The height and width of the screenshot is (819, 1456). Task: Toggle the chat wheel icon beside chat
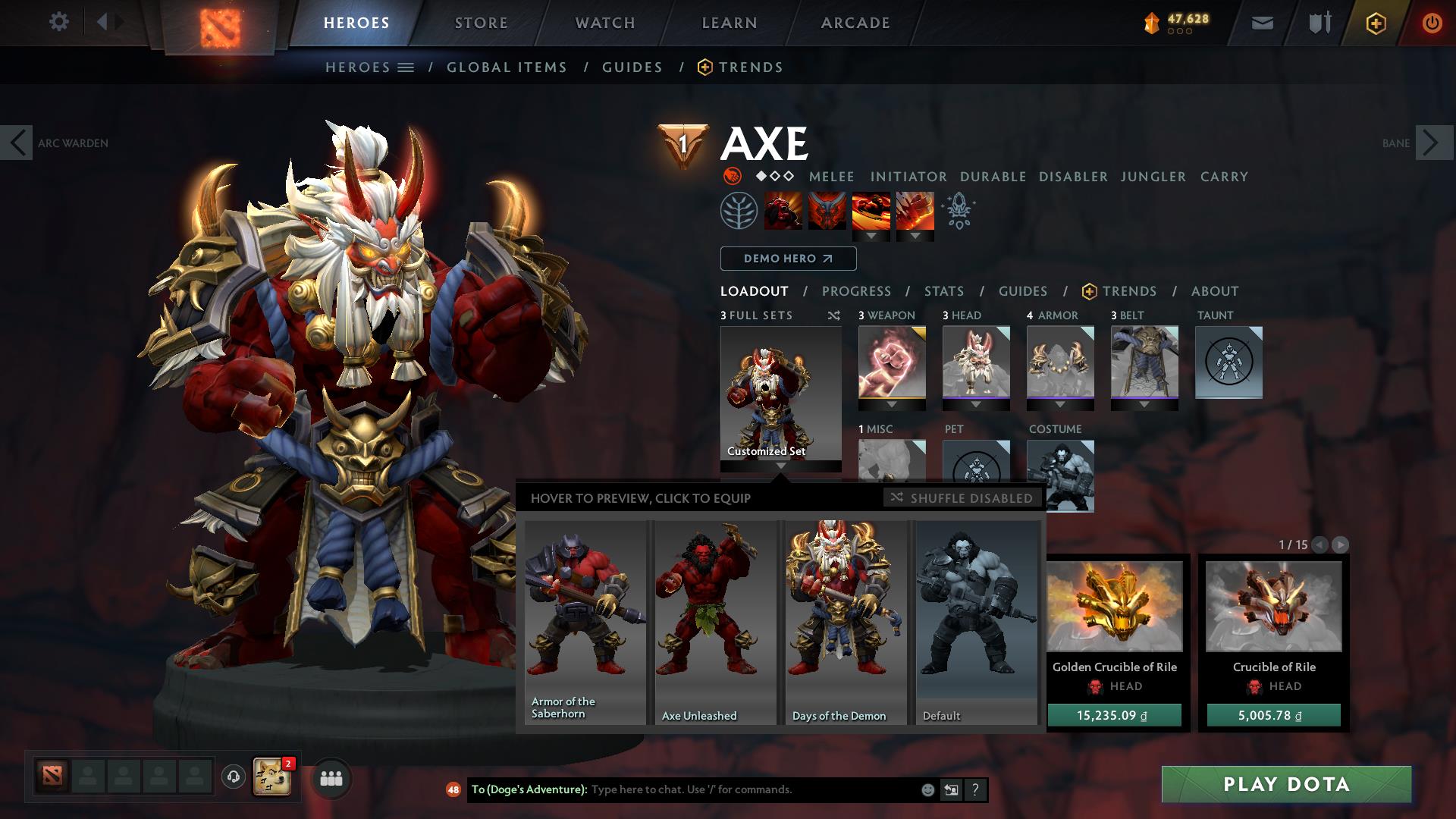coord(951,789)
